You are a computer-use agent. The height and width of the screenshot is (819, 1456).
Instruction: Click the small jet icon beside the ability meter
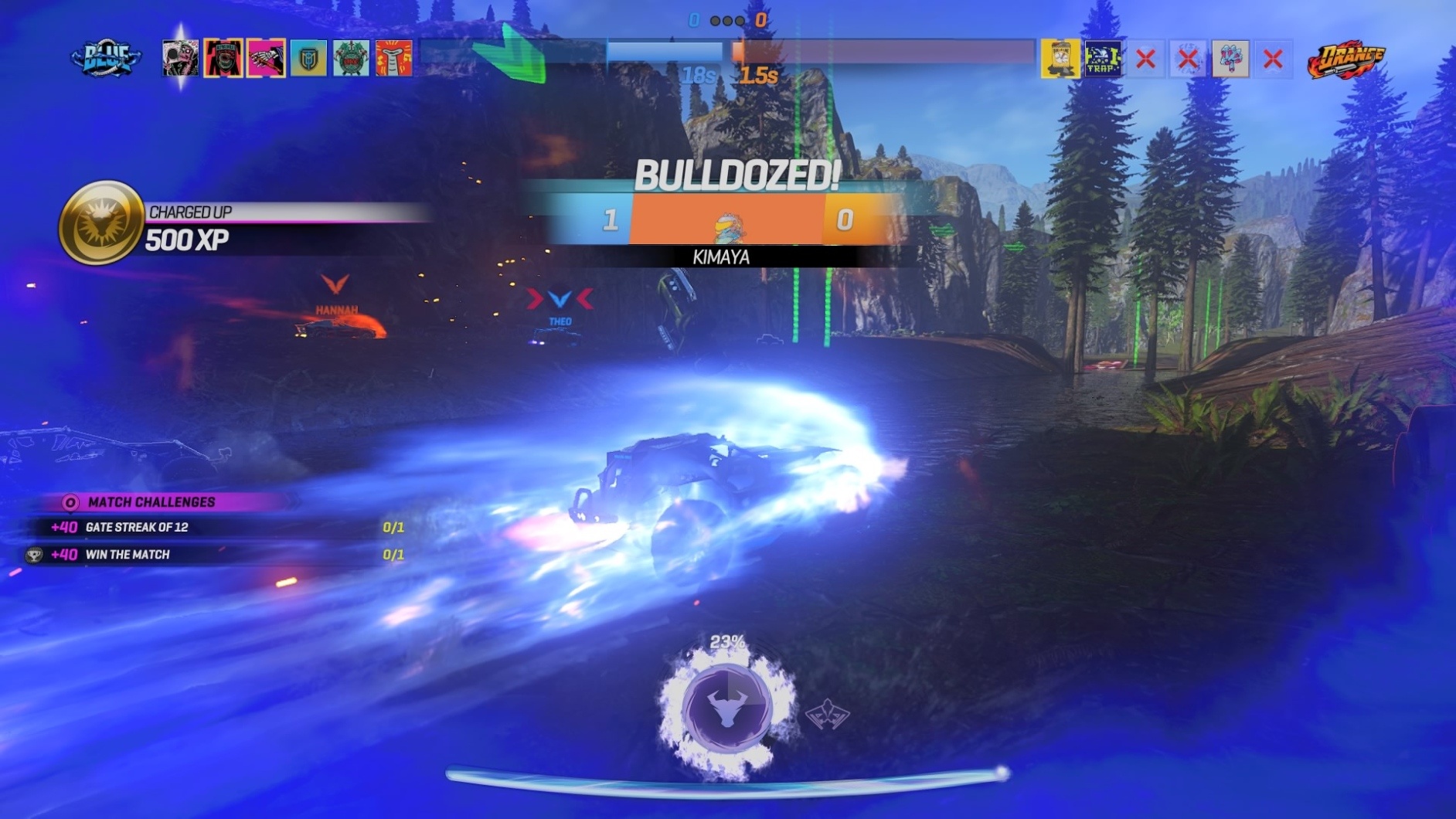826,716
